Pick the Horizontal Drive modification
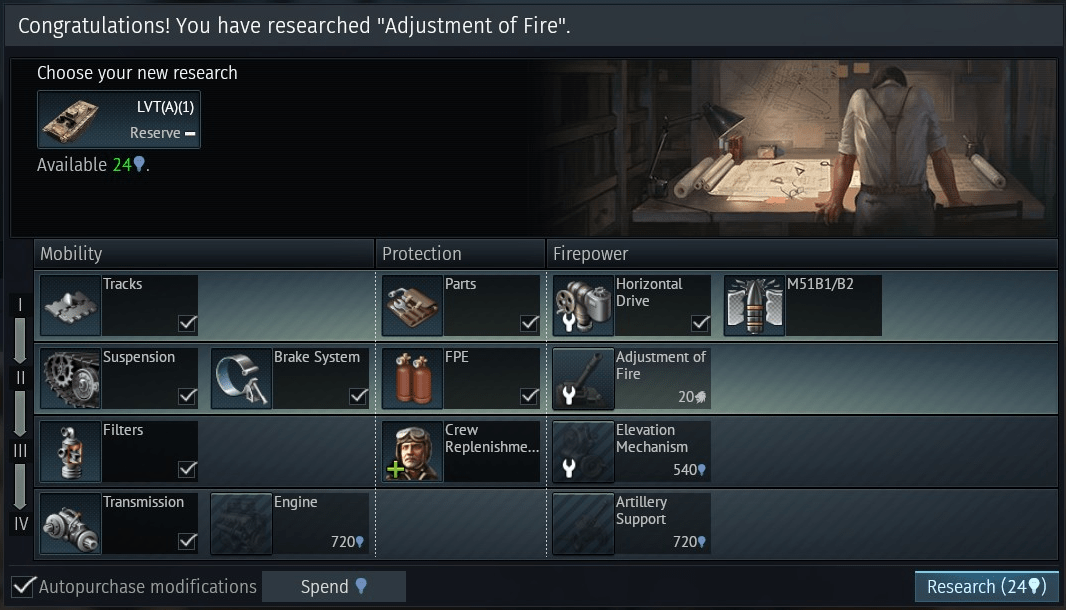The image size is (1066, 610). (x=632, y=305)
